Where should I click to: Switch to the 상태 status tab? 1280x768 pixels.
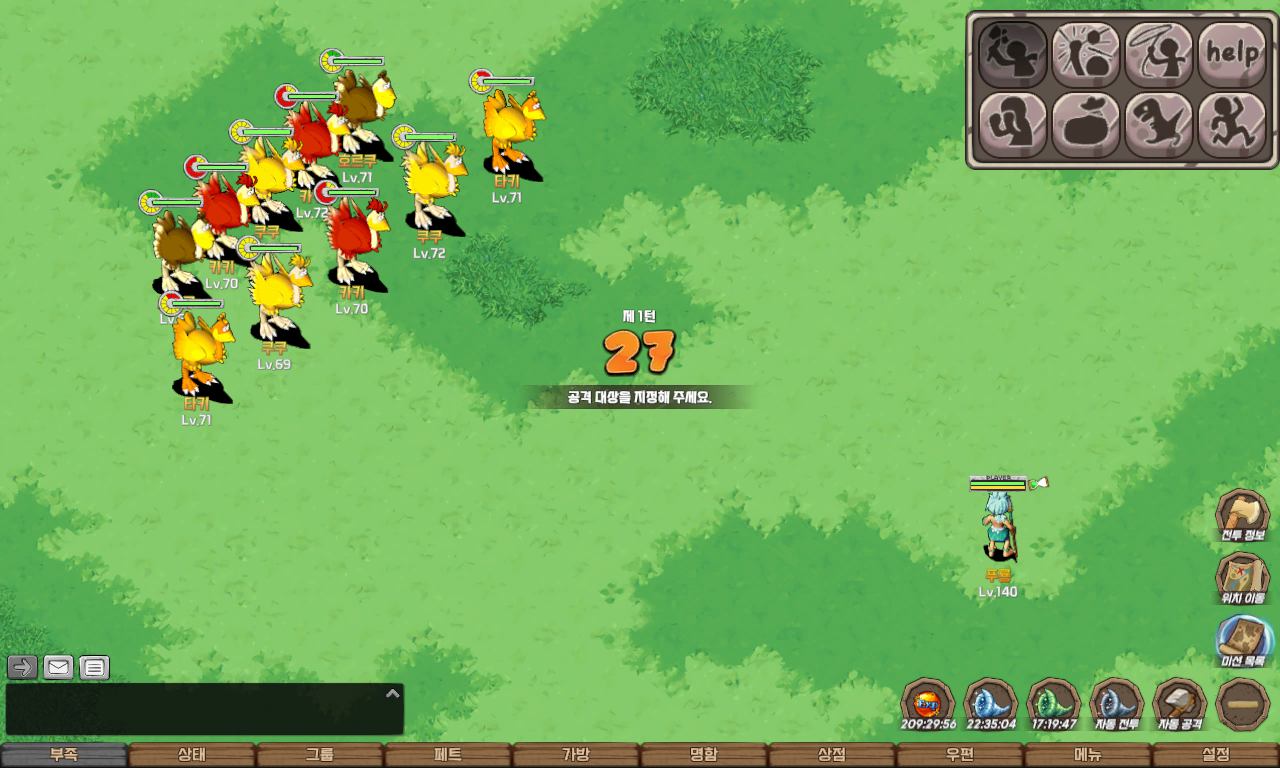click(x=192, y=755)
